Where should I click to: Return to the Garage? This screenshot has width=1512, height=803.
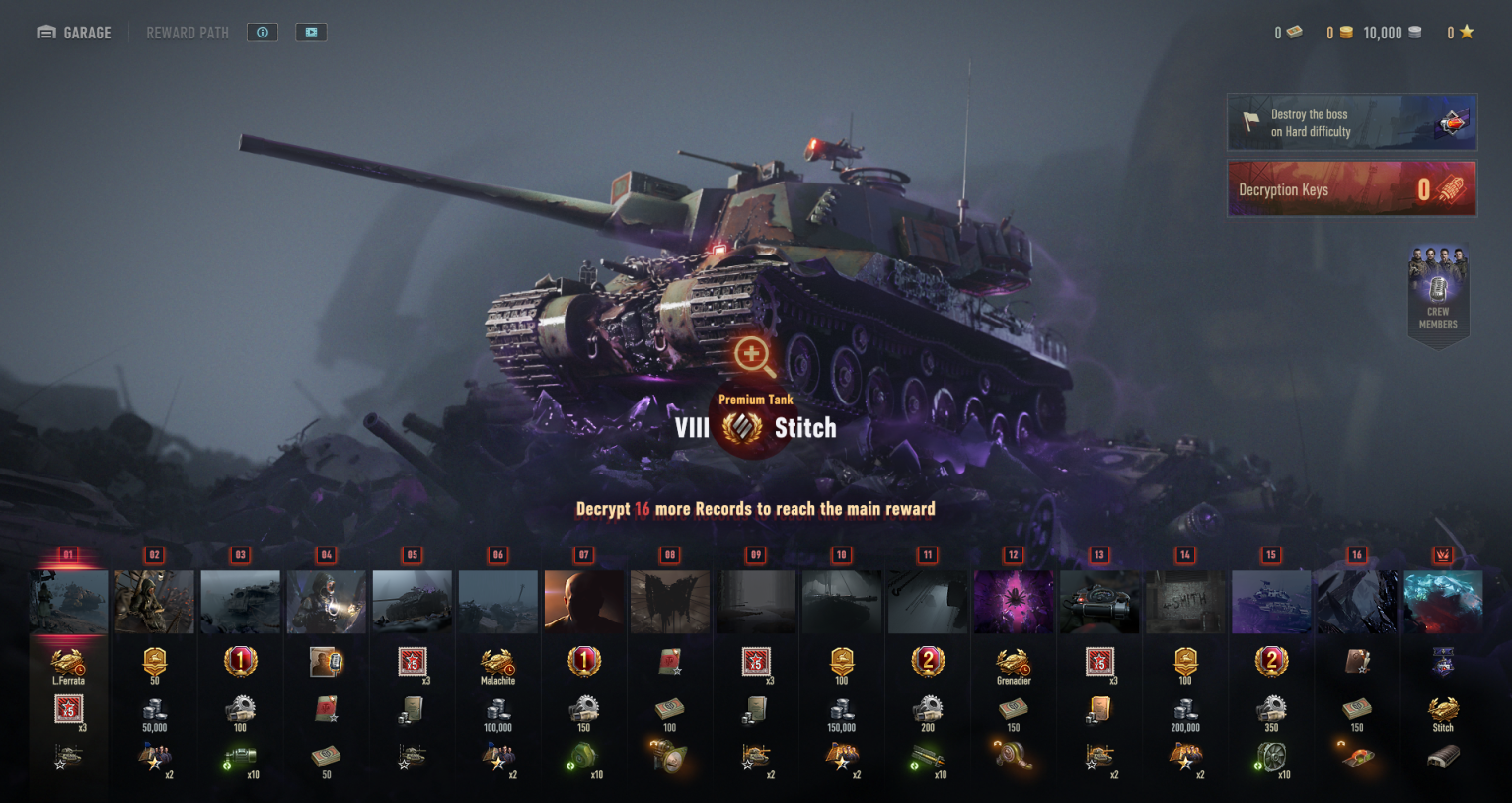pos(74,33)
